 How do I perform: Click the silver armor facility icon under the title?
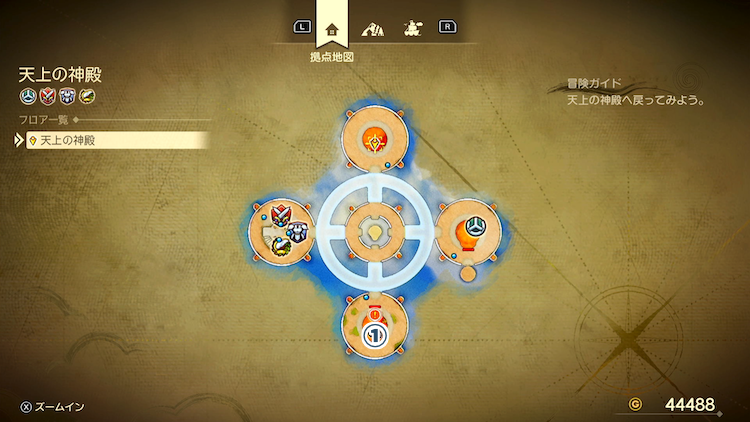click(65, 96)
